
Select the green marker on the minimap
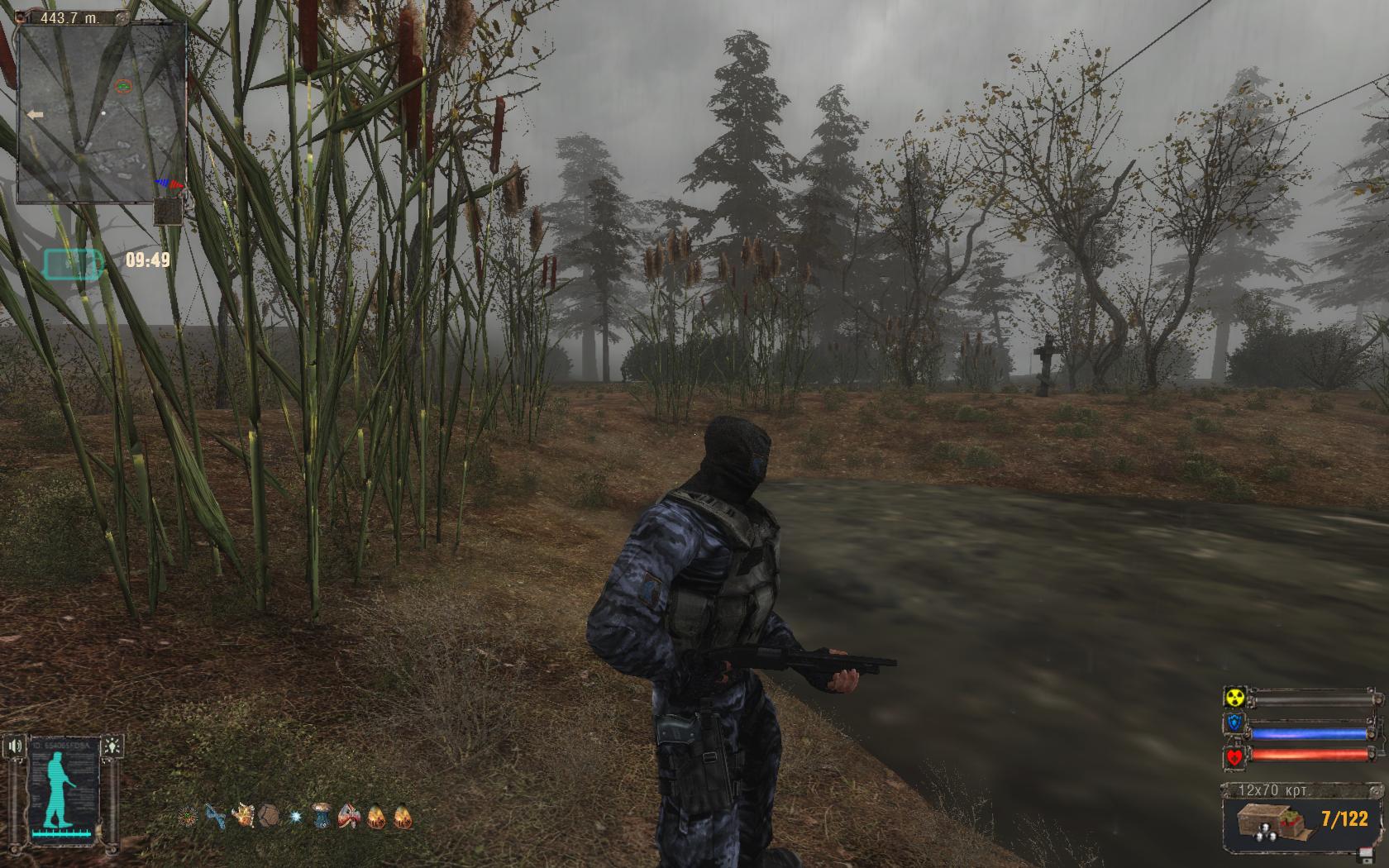[123, 85]
